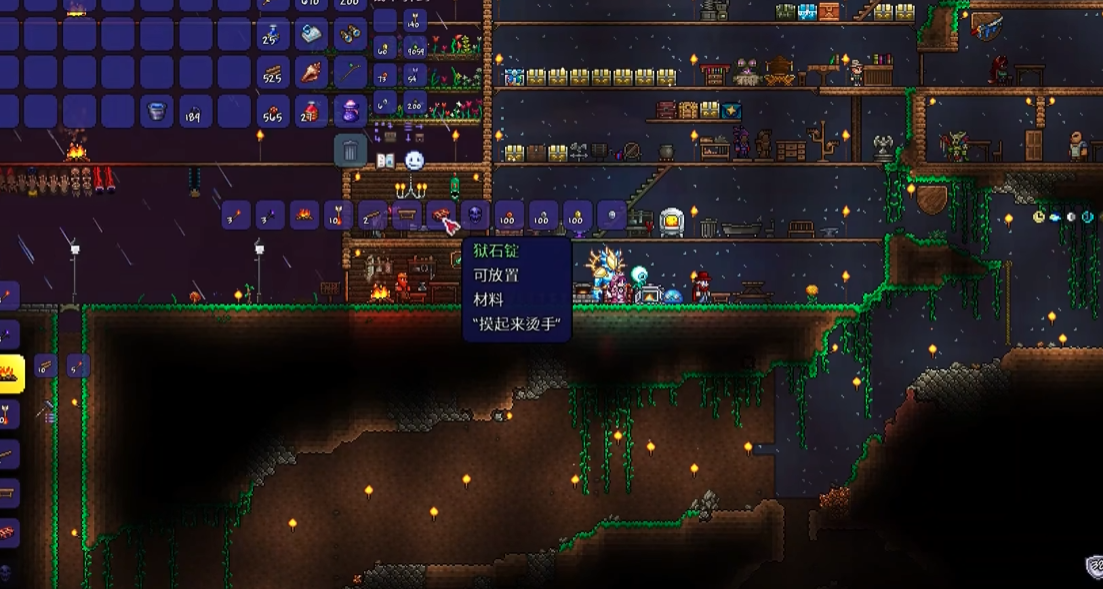Select the binoculars inventory slot
1103x589 pixels.
click(x=349, y=34)
